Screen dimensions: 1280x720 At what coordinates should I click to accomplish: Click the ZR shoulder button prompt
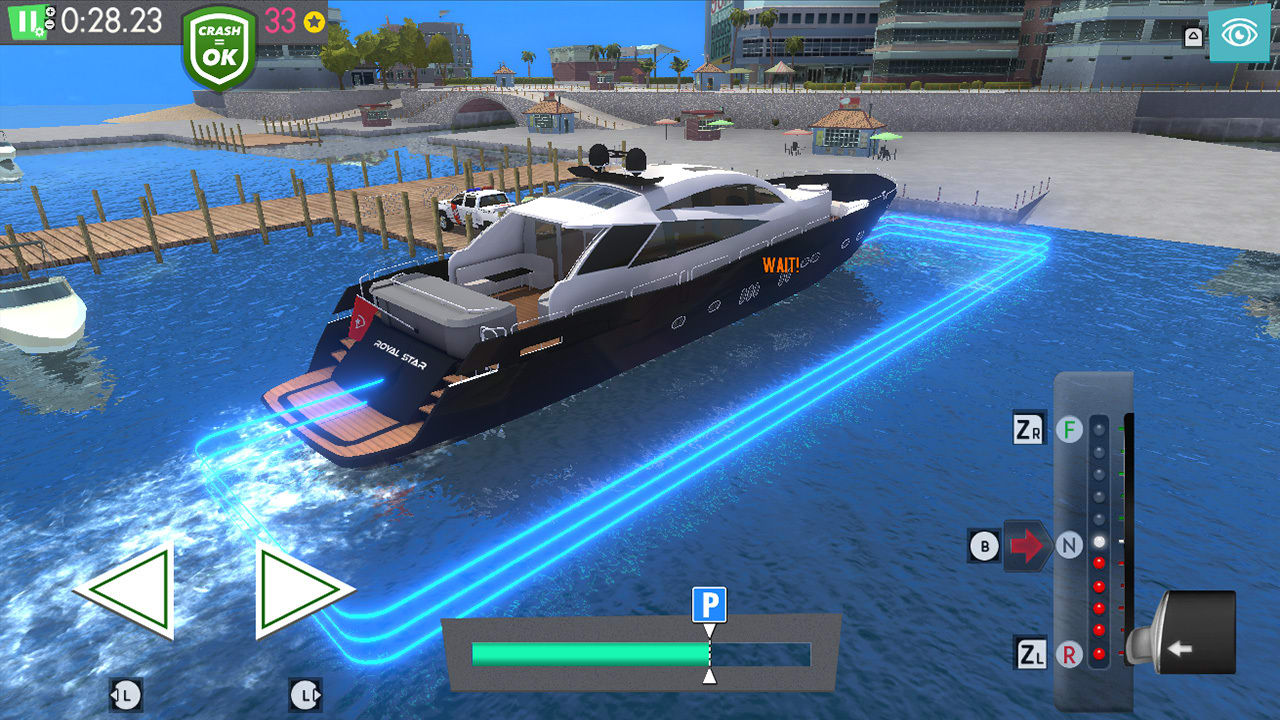click(x=1029, y=428)
